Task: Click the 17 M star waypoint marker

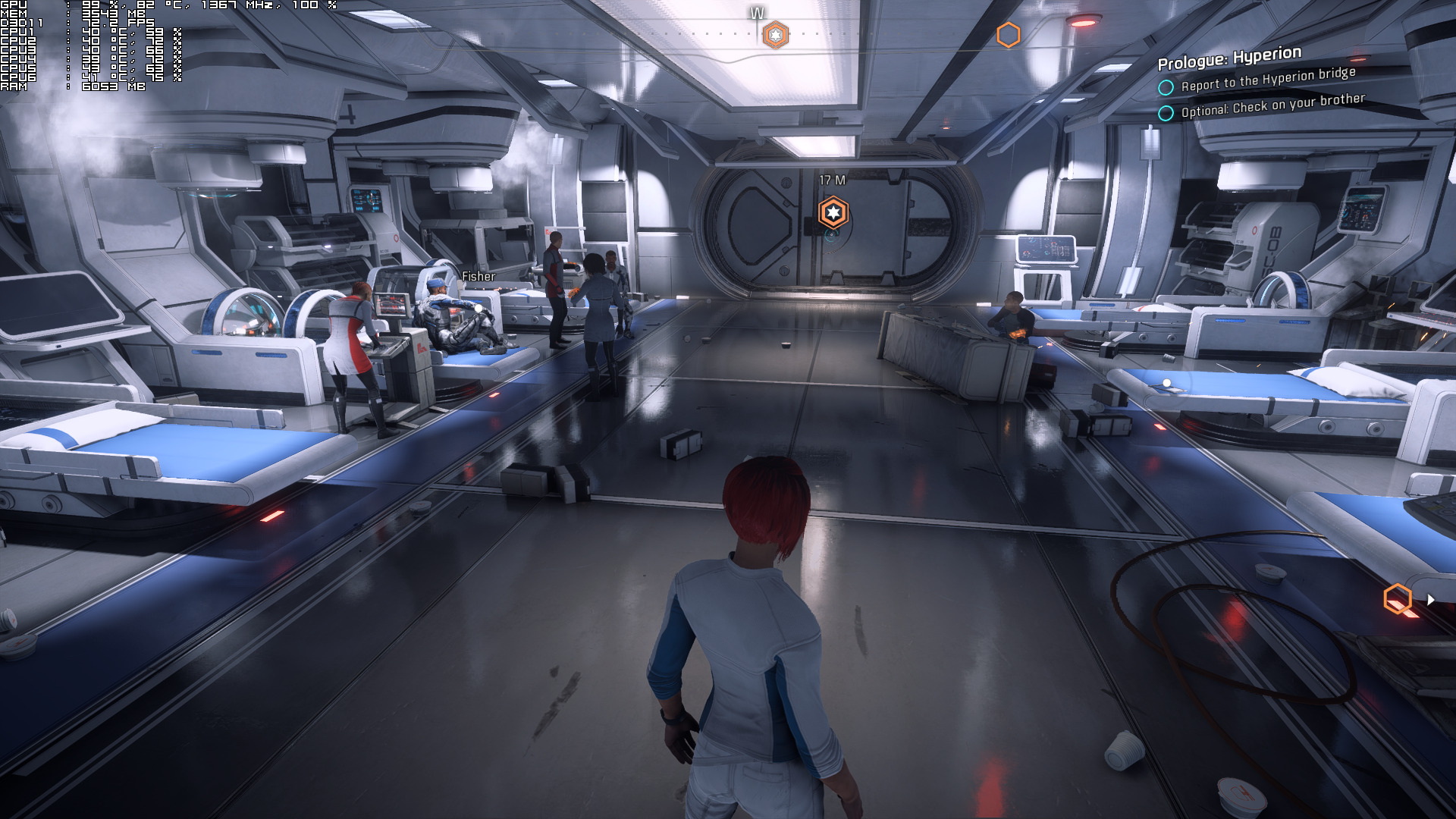Action: pyautogui.click(x=833, y=212)
